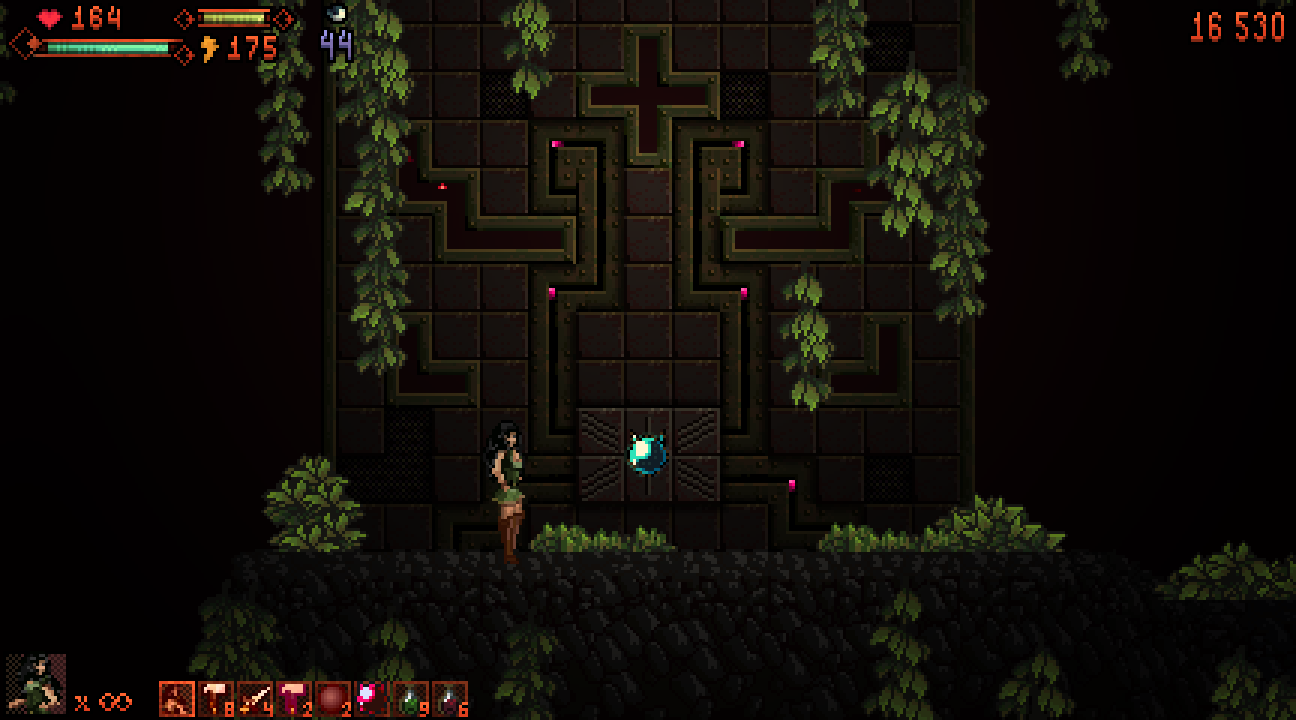Use the green potion slot
1296x720 pixels.
pos(411,699)
